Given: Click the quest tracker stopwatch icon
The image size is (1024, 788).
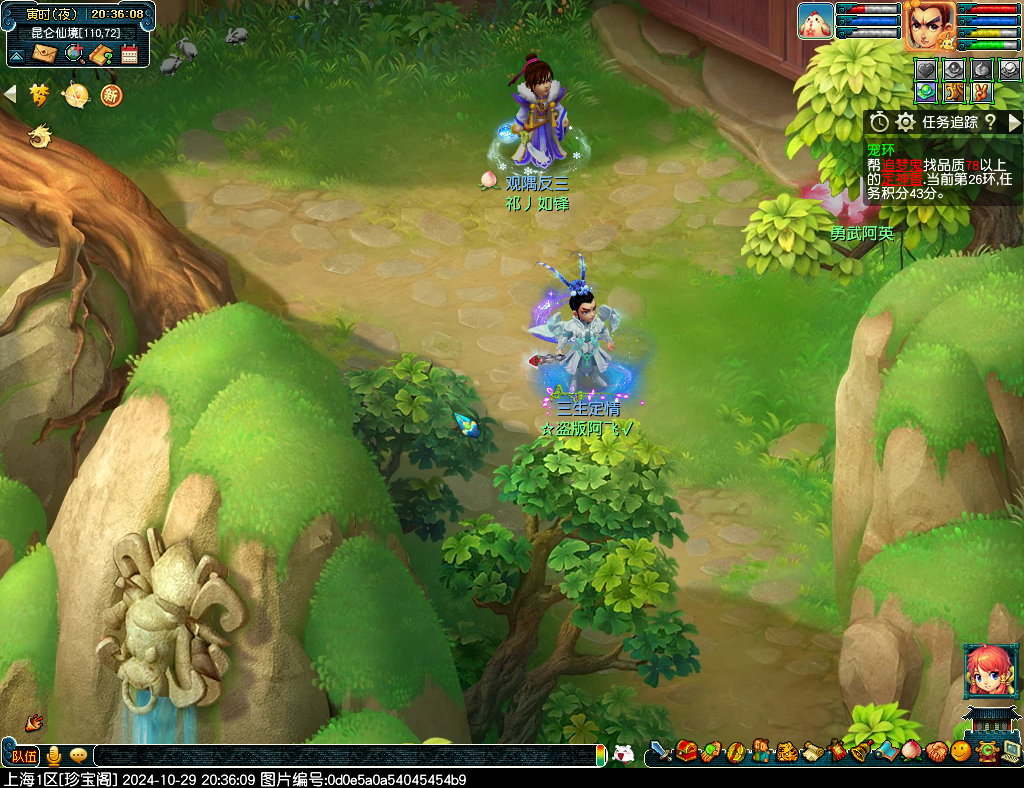Looking at the screenshot, I should pos(879,122).
